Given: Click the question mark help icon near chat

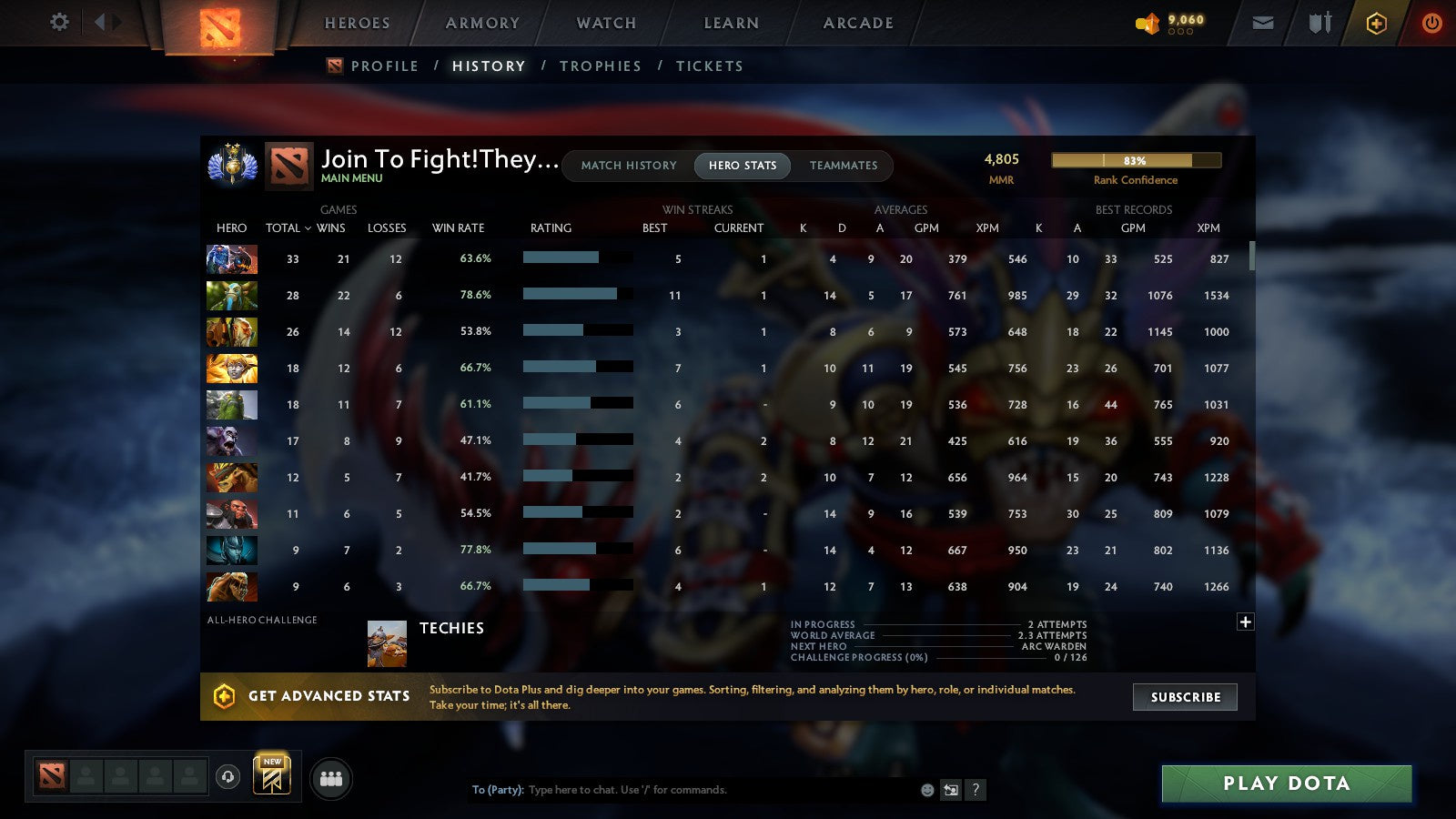Looking at the screenshot, I should (976, 790).
